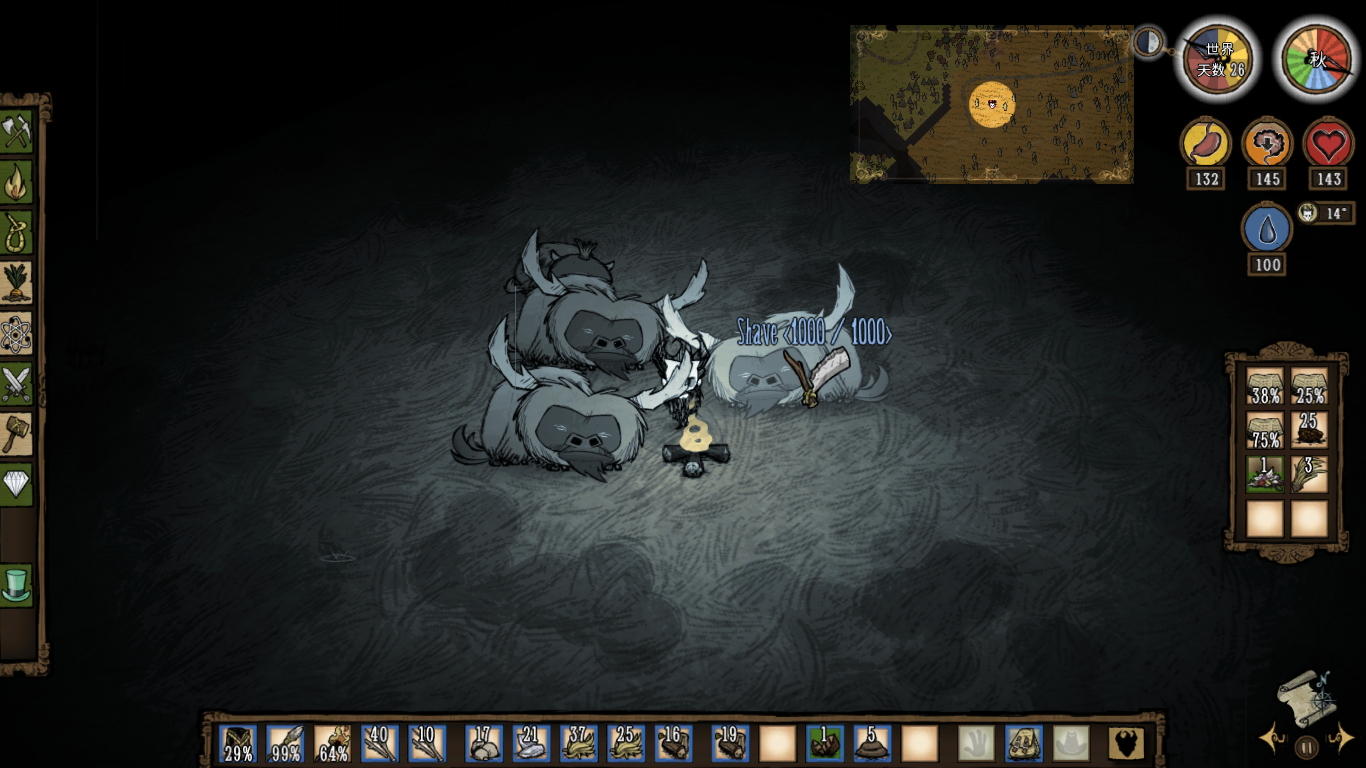Viewport: 1366px width, 768px height.
Task: Open the Tools crafting tab
Action: [17, 132]
